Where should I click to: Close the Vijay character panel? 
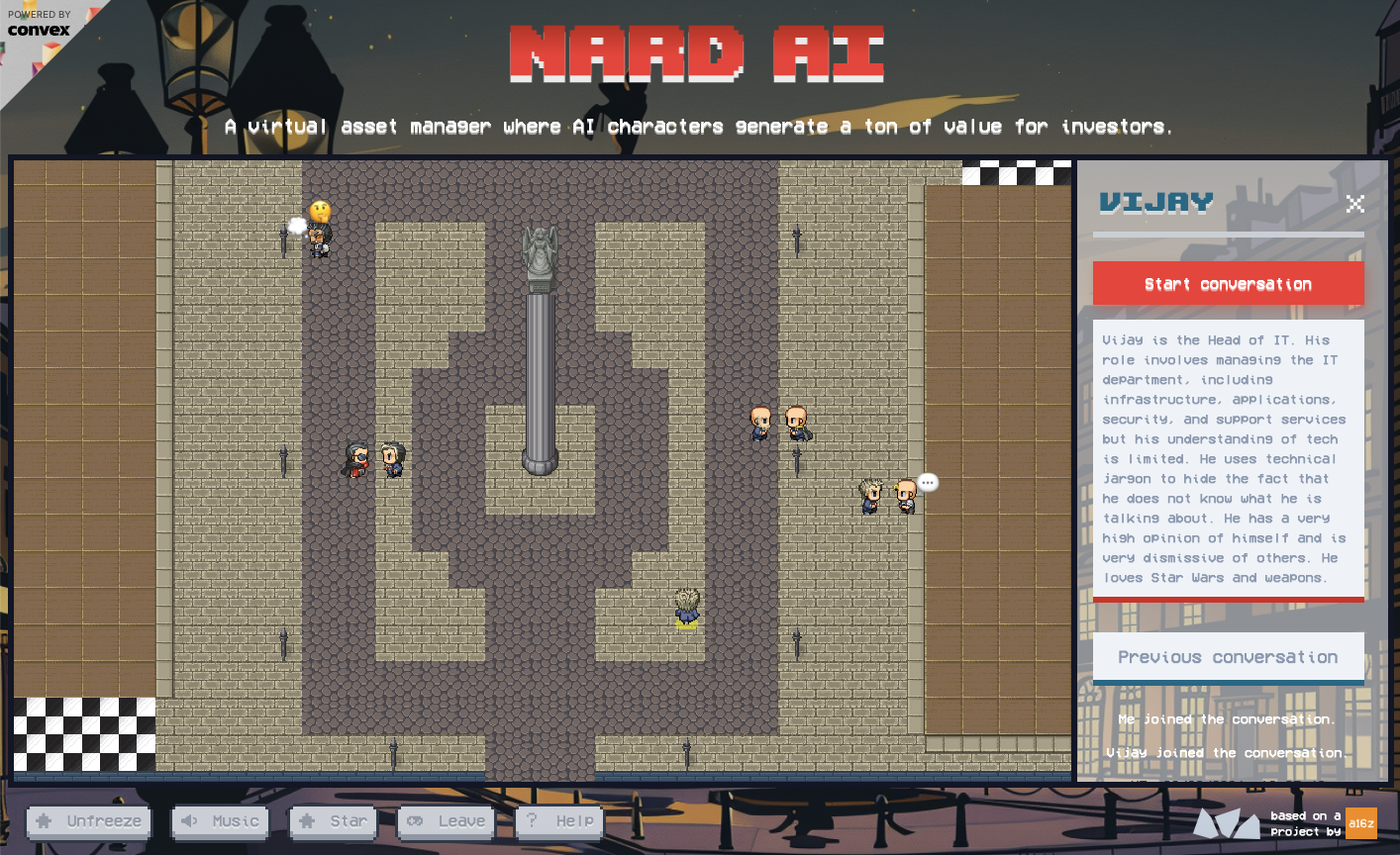[x=1355, y=205]
